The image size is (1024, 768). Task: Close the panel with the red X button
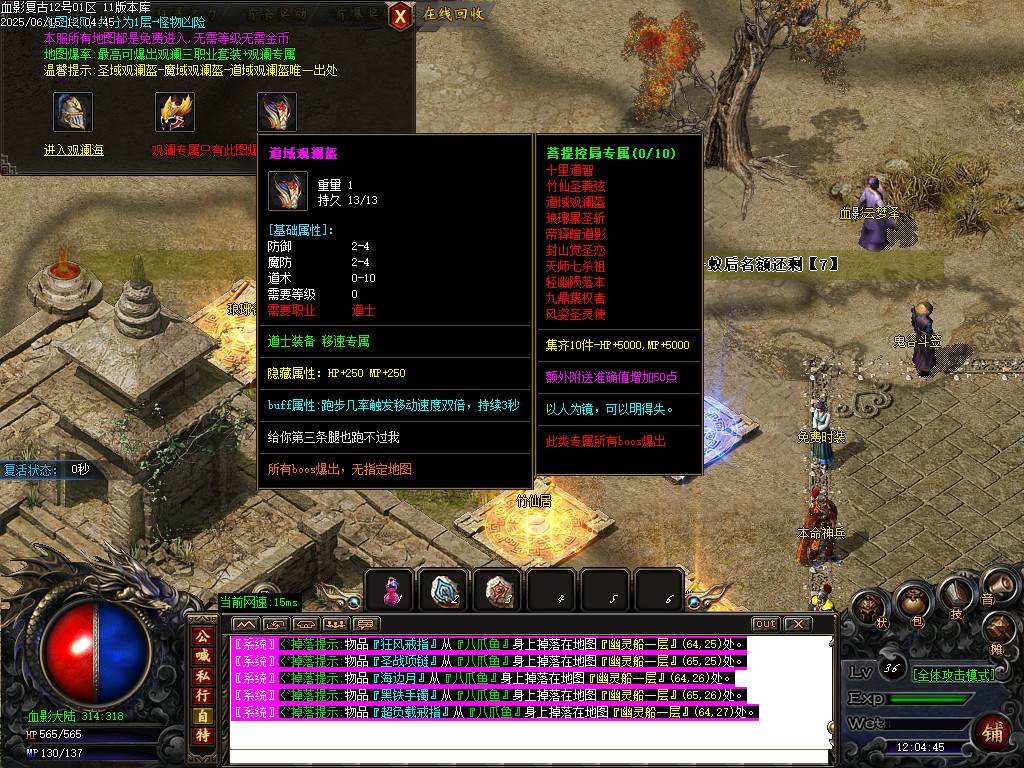point(400,15)
